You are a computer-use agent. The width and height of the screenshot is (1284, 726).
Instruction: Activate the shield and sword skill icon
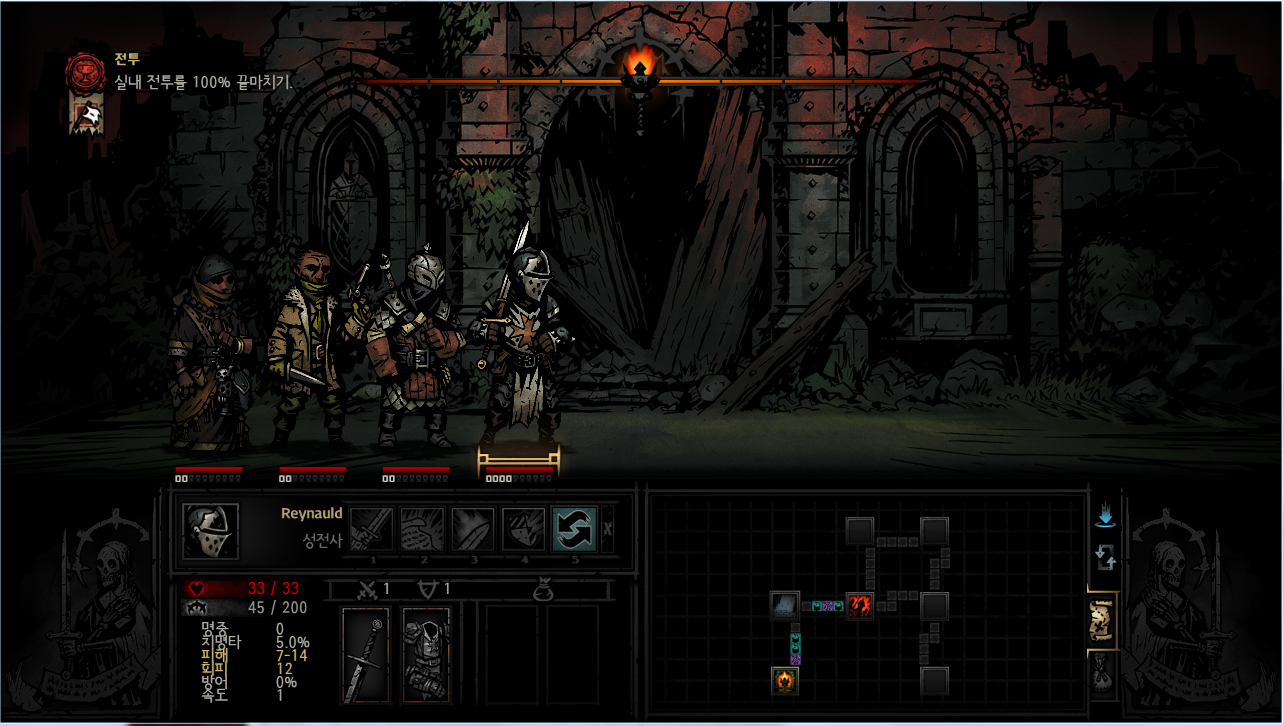tap(523, 529)
